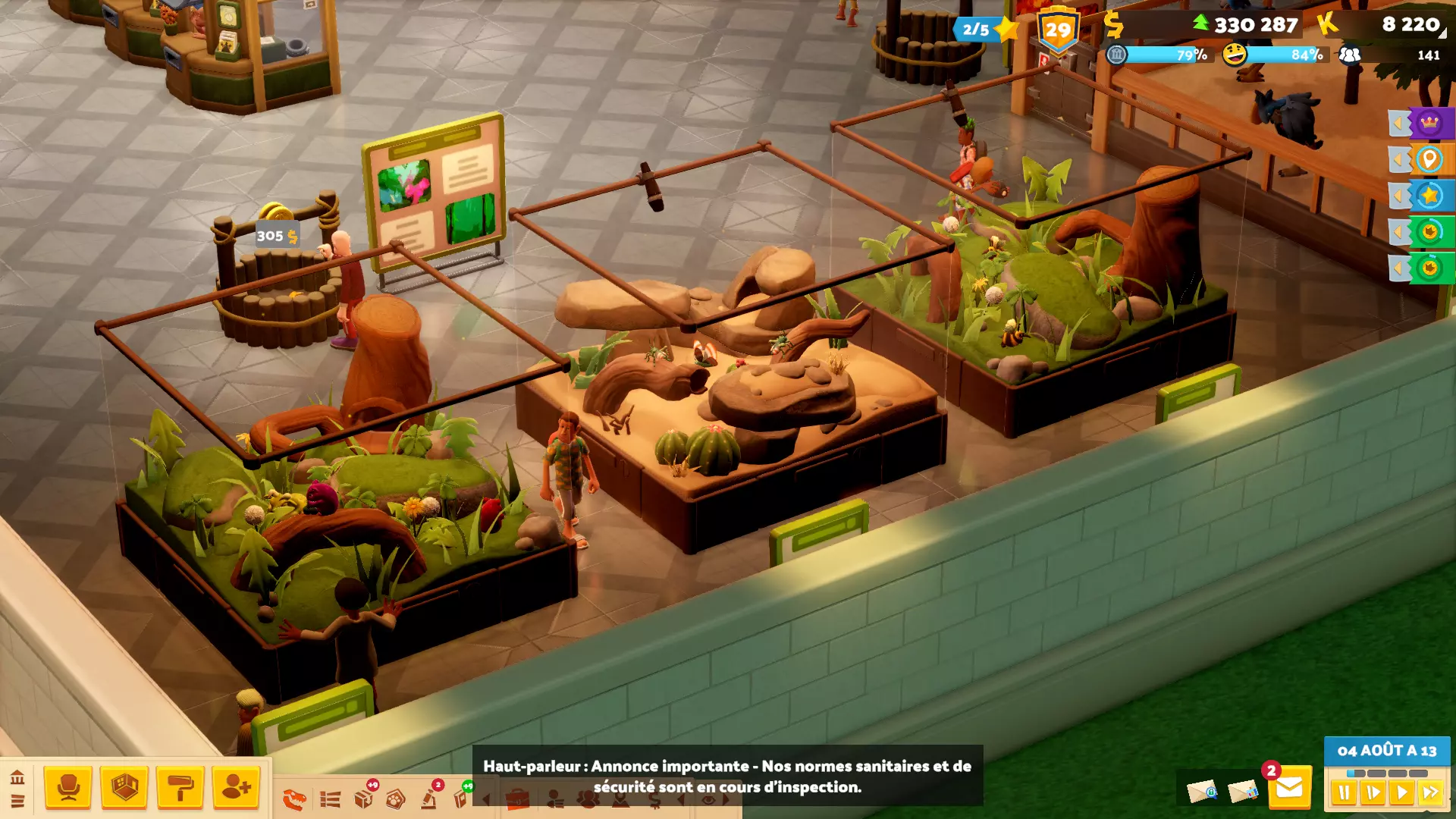Open the room construction menu
The height and width of the screenshot is (819, 1456).
pyautogui.click(x=124, y=788)
